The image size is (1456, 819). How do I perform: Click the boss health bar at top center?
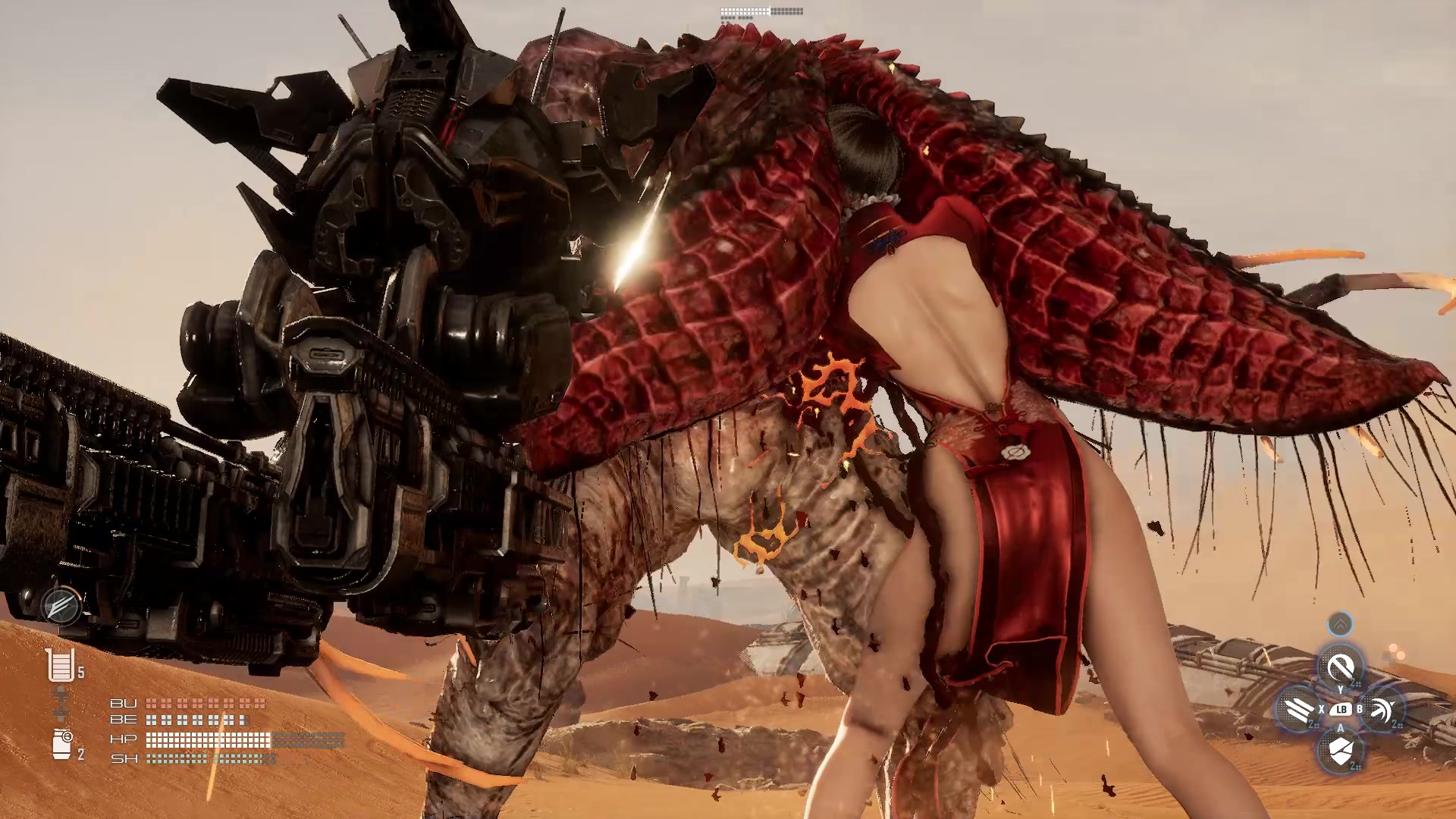tap(761, 11)
